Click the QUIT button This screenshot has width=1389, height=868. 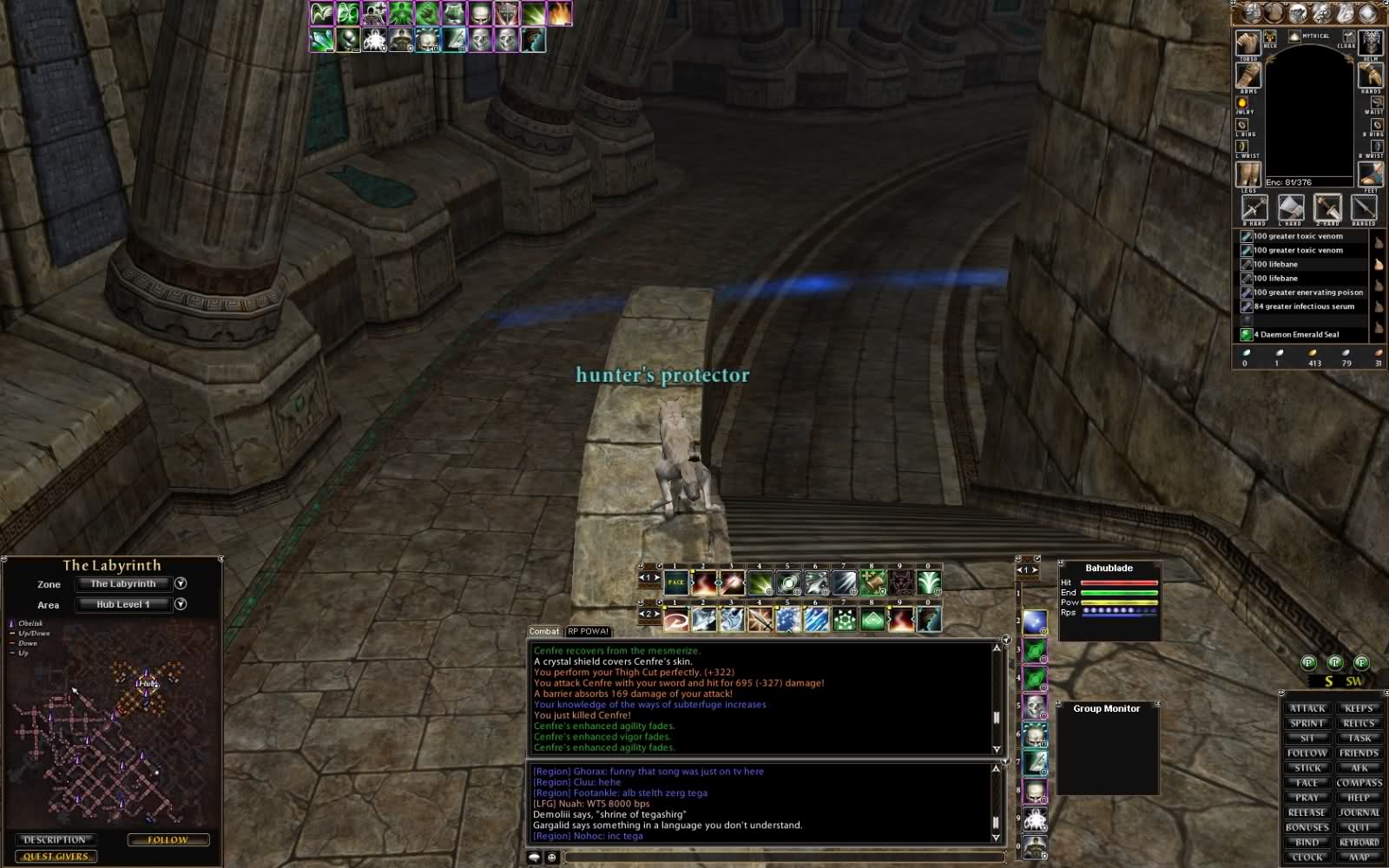[1359, 827]
